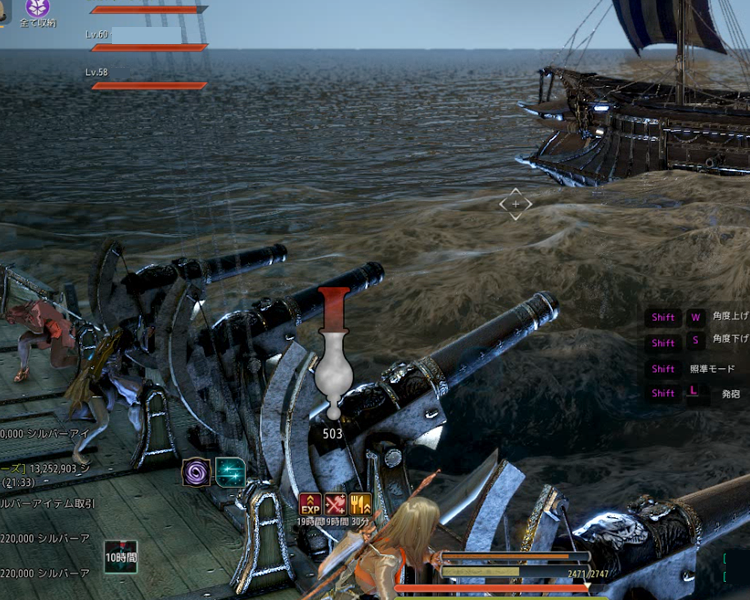Click the purple 全て収納 store-all icon
The height and width of the screenshot is (600, 750).
(37, 8)
